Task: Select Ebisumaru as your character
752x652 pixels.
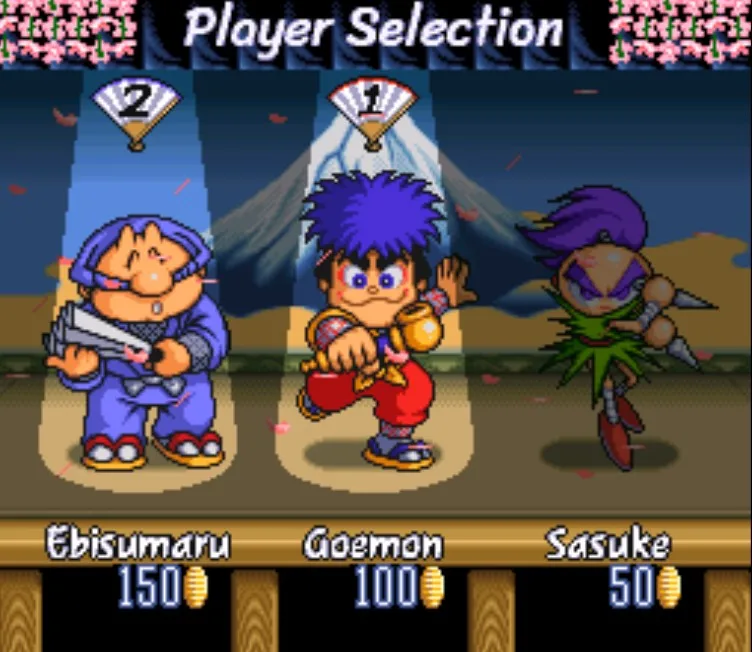Action: tap(137, 340)
